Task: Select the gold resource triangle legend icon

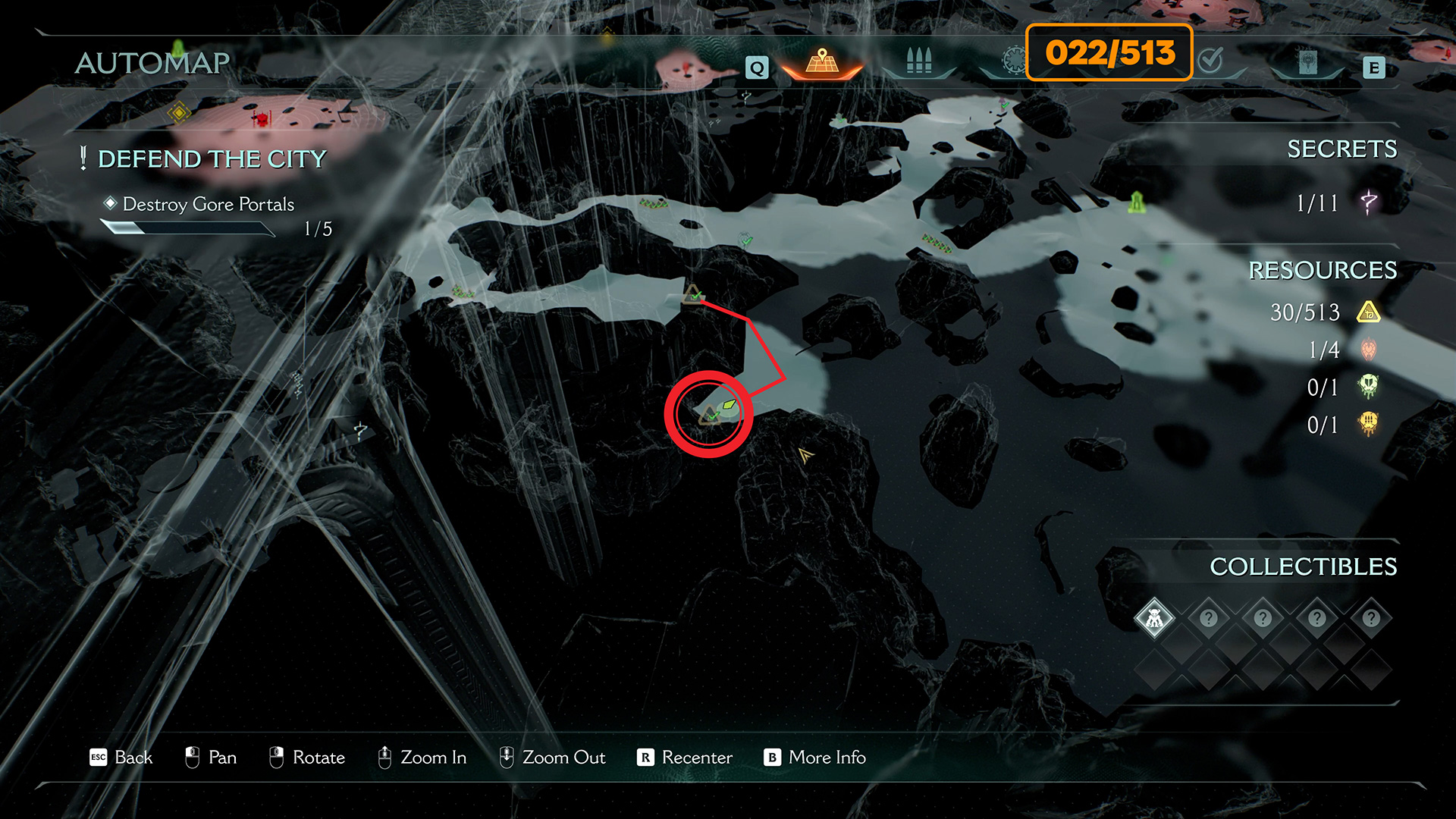Action: [x=1369, y=312]
